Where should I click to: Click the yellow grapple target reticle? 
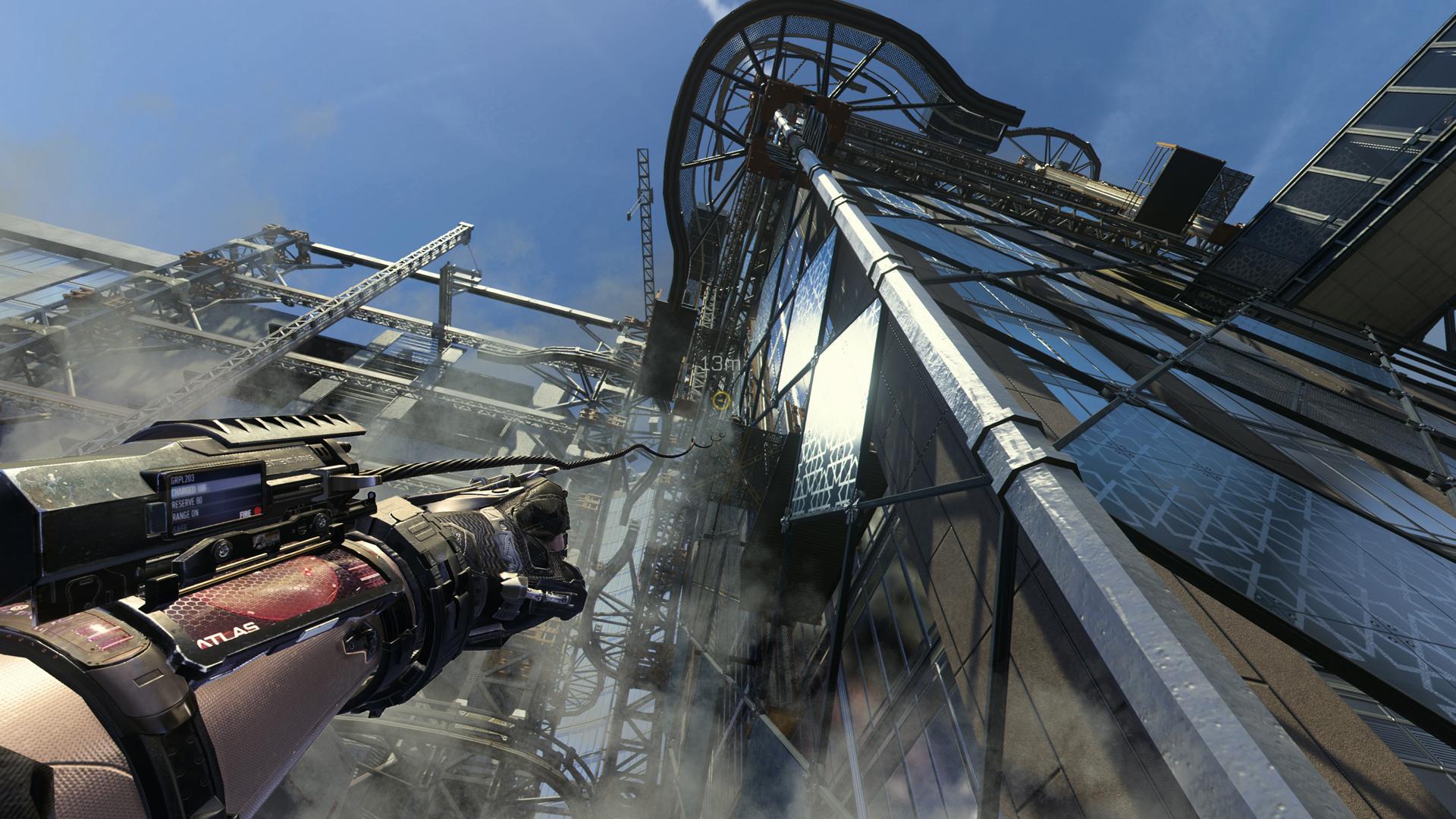(x=721, y=400)
